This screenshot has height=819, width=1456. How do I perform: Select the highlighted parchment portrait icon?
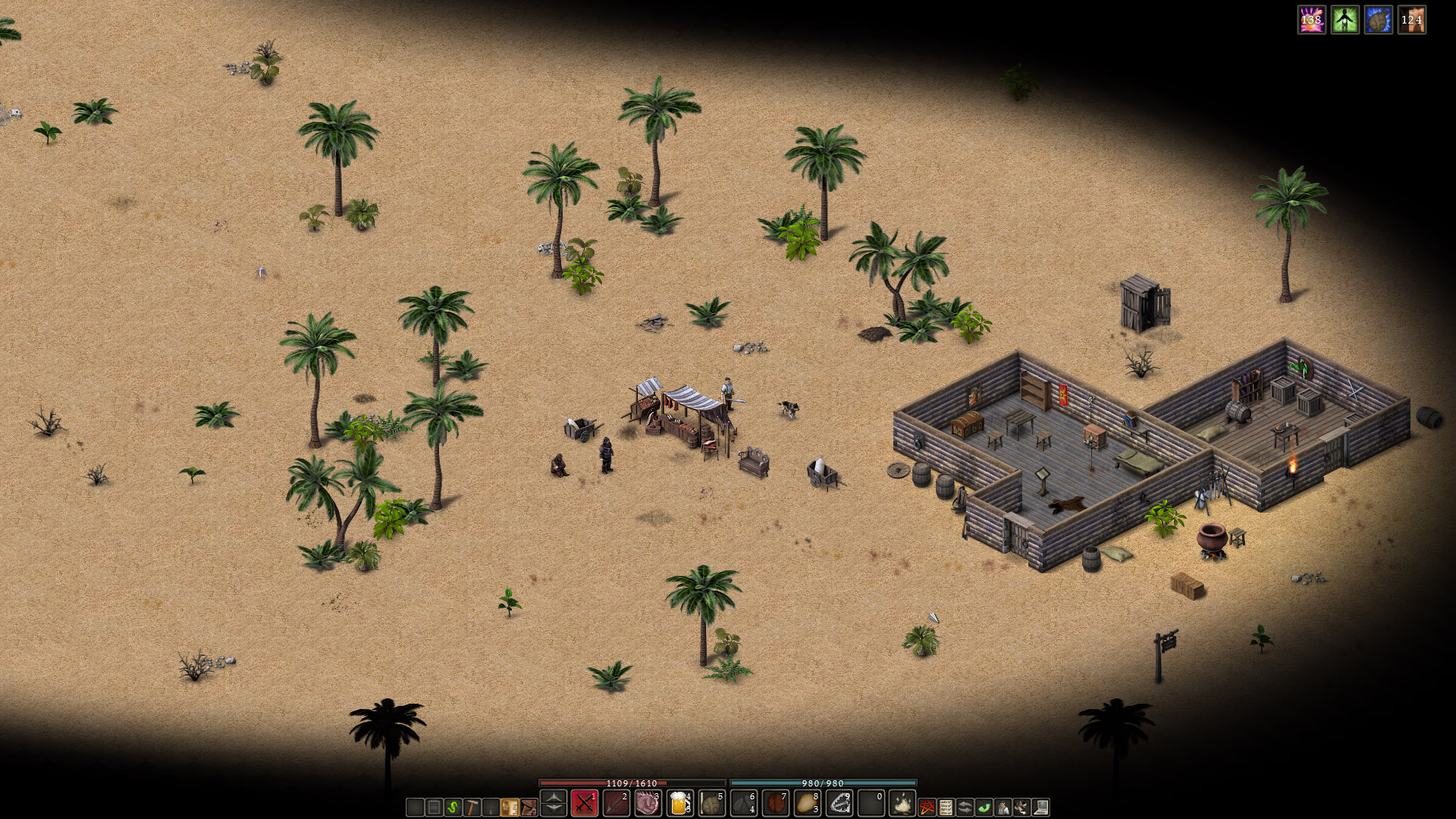[x=510, y=808]
